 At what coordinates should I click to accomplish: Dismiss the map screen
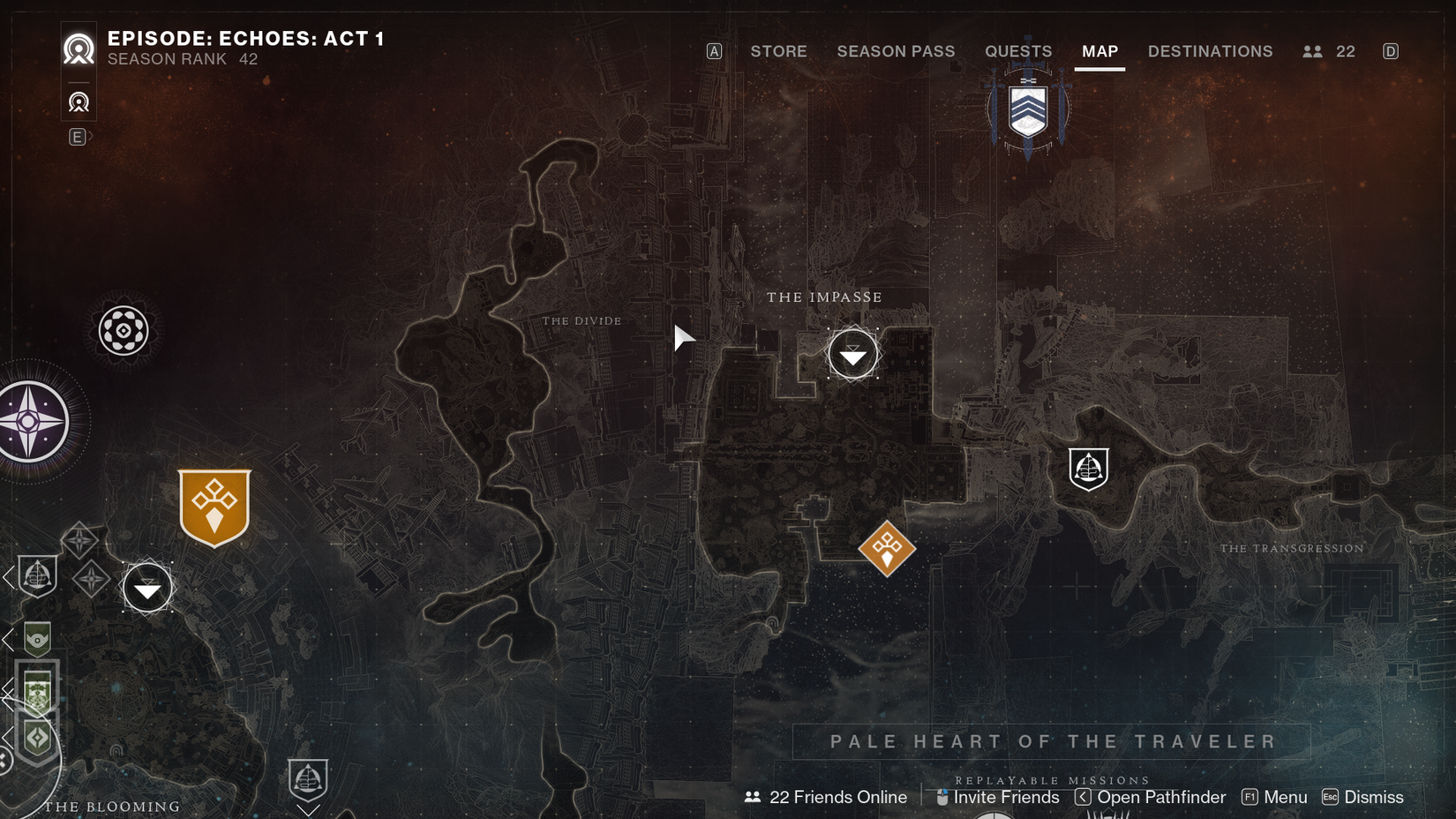pos(1363,797)
